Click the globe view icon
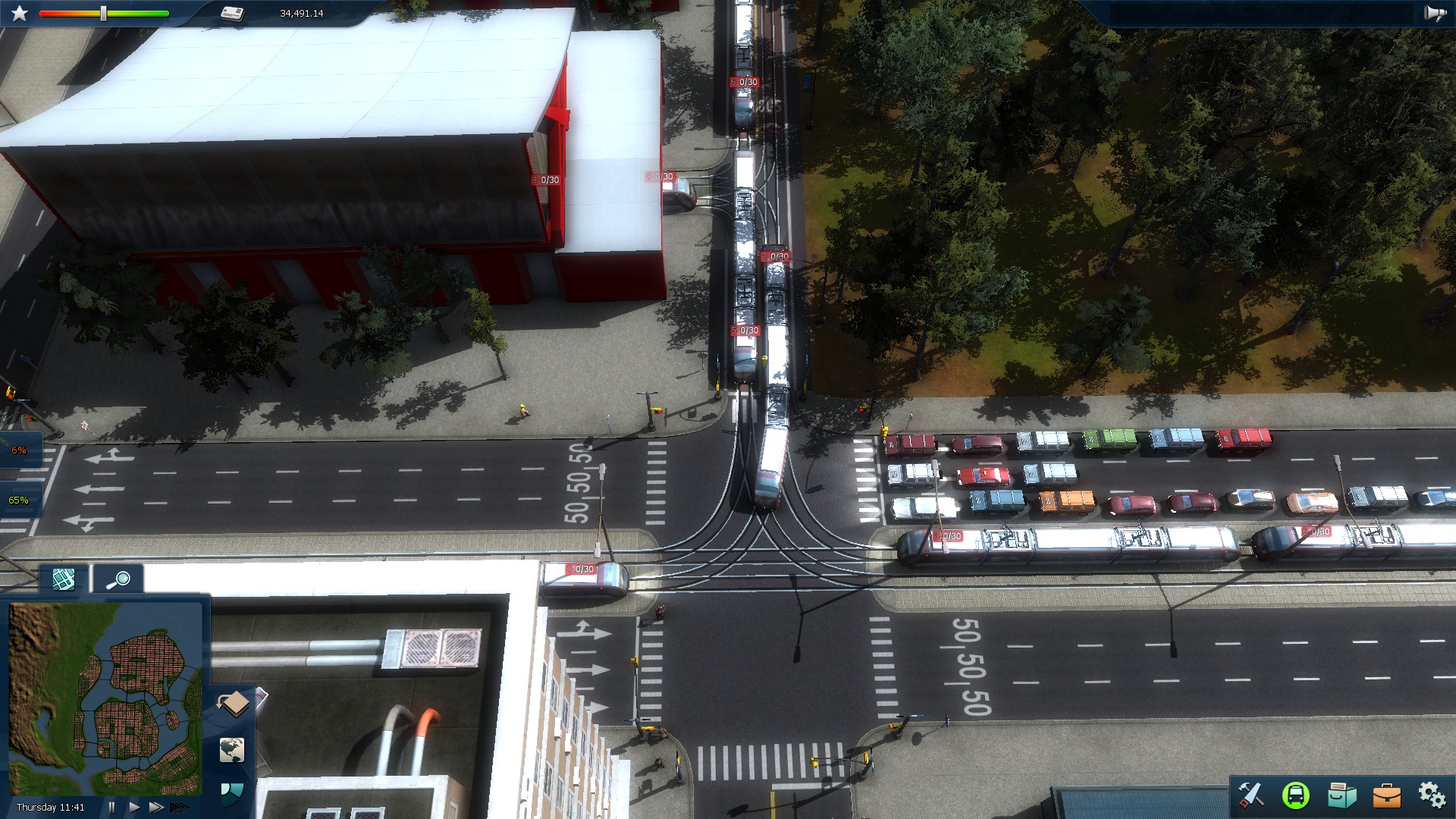 click(x=232, y=750)
